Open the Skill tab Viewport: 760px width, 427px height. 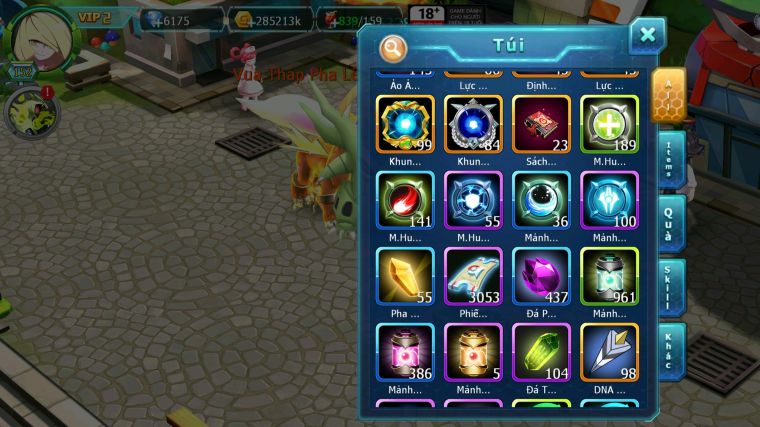(x=669, y=286)
